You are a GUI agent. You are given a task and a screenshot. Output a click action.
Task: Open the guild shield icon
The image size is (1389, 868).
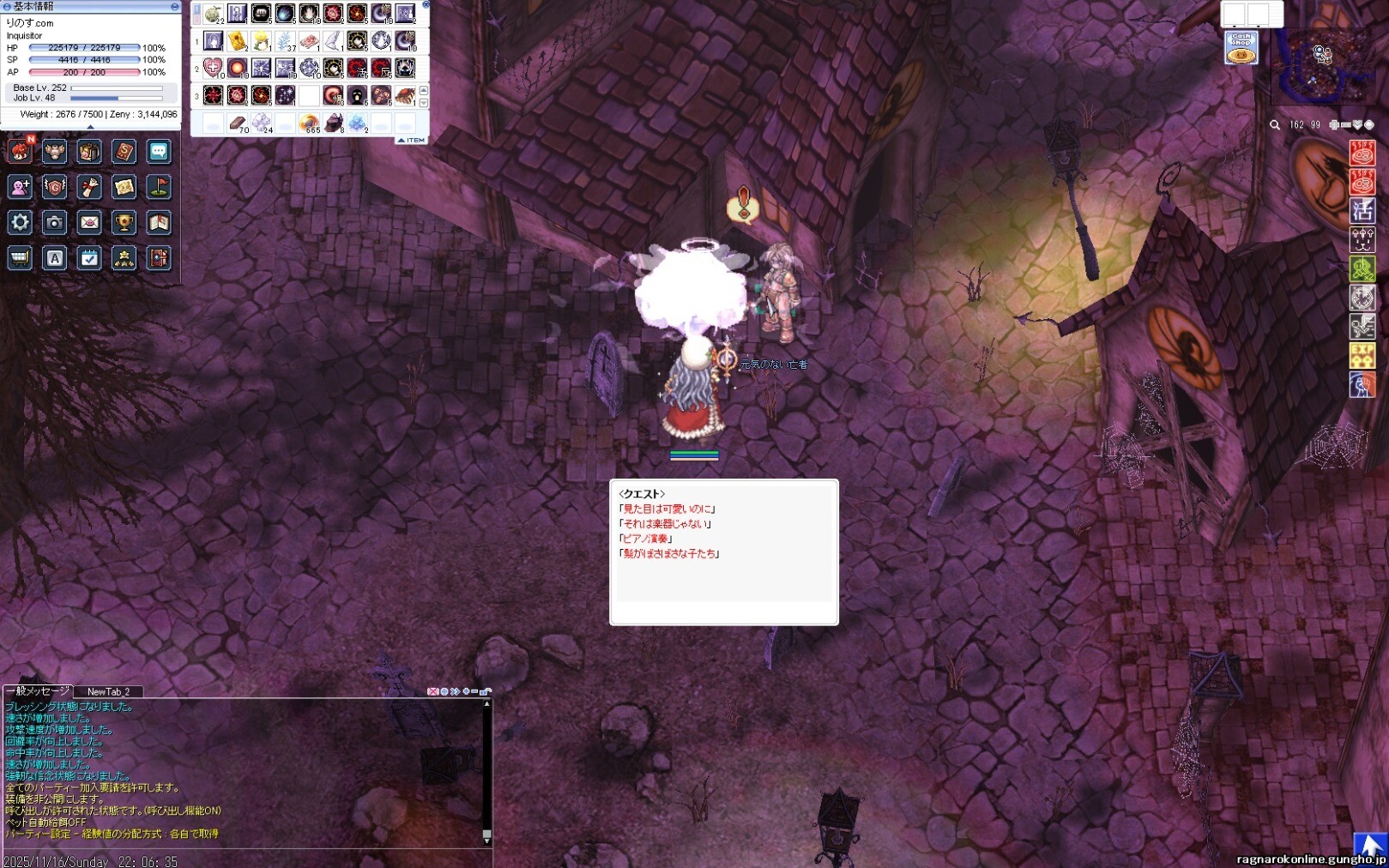pyautogui.click(x=55, y=187)
